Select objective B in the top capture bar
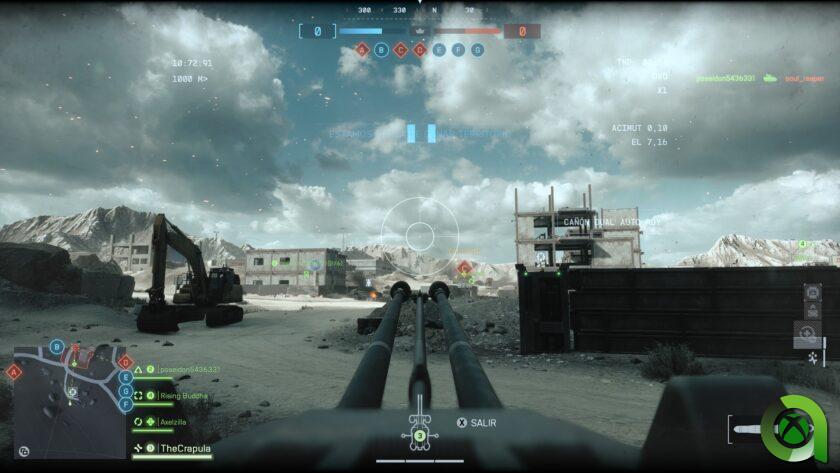Viewport: 840px width, 473px height. (382, 49)
